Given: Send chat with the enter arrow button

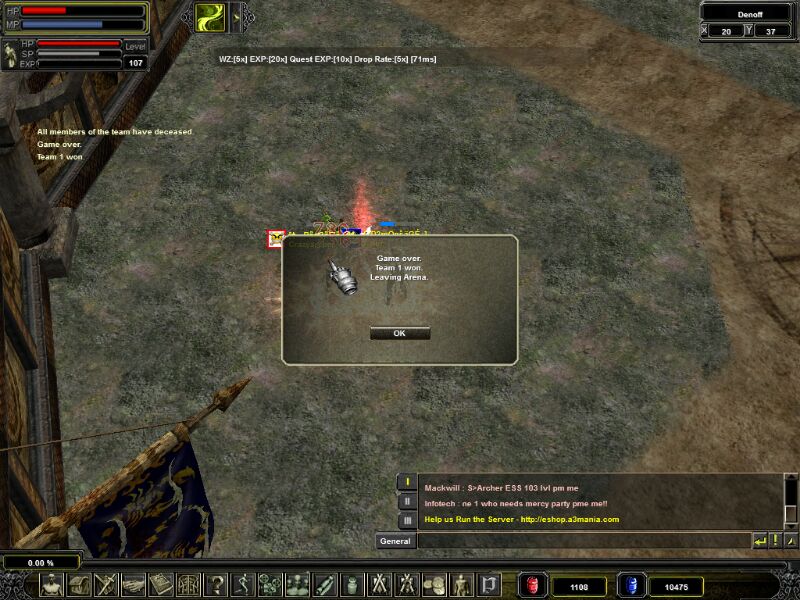Looking at the screenshot, I should pyautogui.click(x=759, y=541).
